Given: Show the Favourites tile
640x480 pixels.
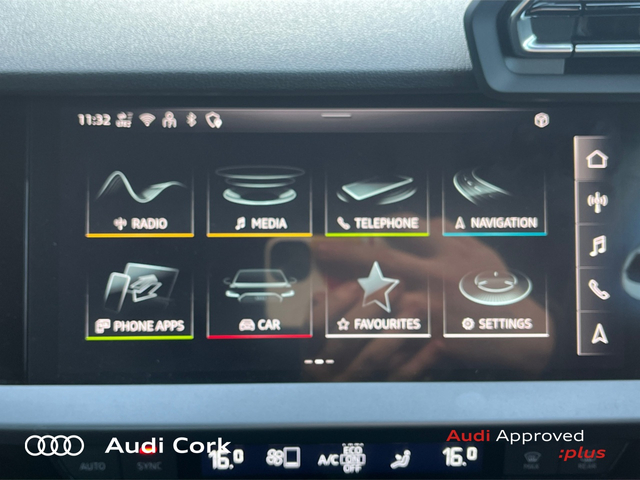Looking at the screenshot, I should [x=377, y=302].
